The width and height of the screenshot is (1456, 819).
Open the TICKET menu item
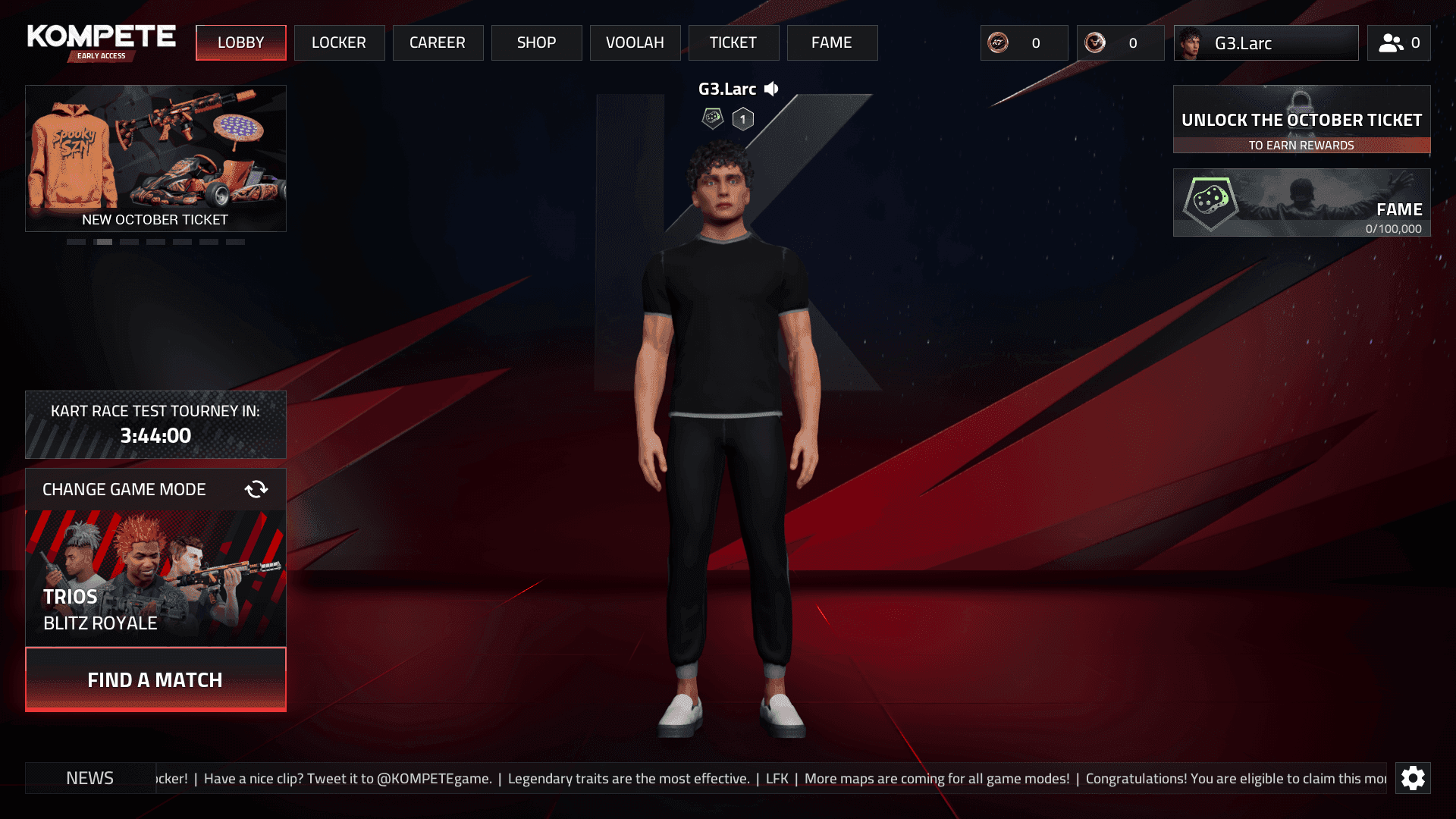pyautogui.click(x=733, y=42)
